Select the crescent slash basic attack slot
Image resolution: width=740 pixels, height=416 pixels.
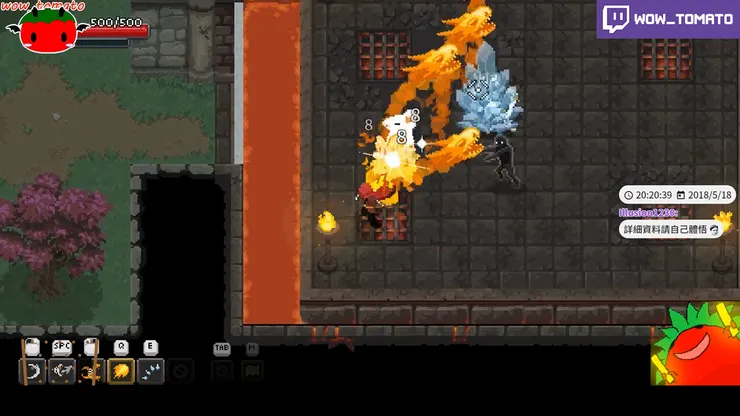(33, 372)
